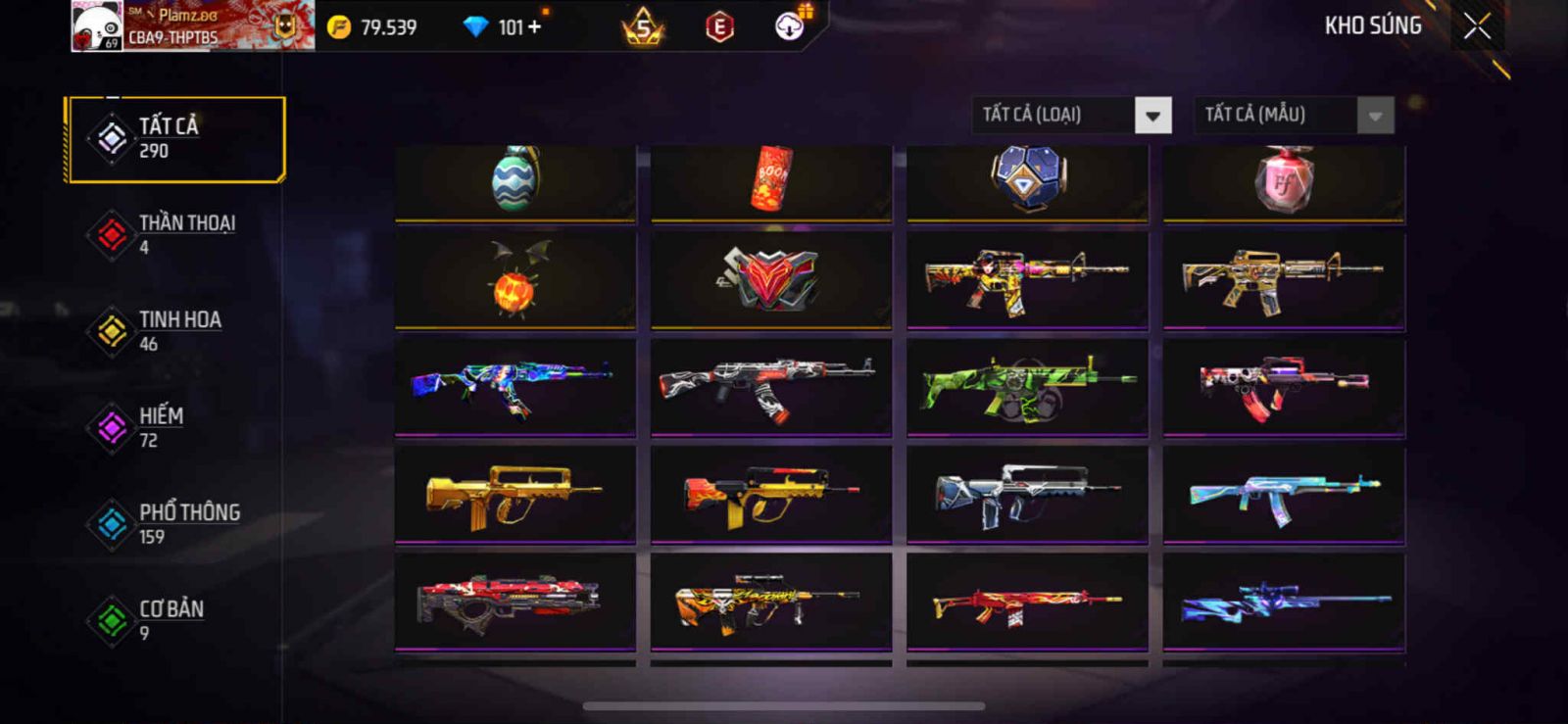Select the blue wave egg grenade skin
This screenshot has height=724, width=1568.
[514, 181]
